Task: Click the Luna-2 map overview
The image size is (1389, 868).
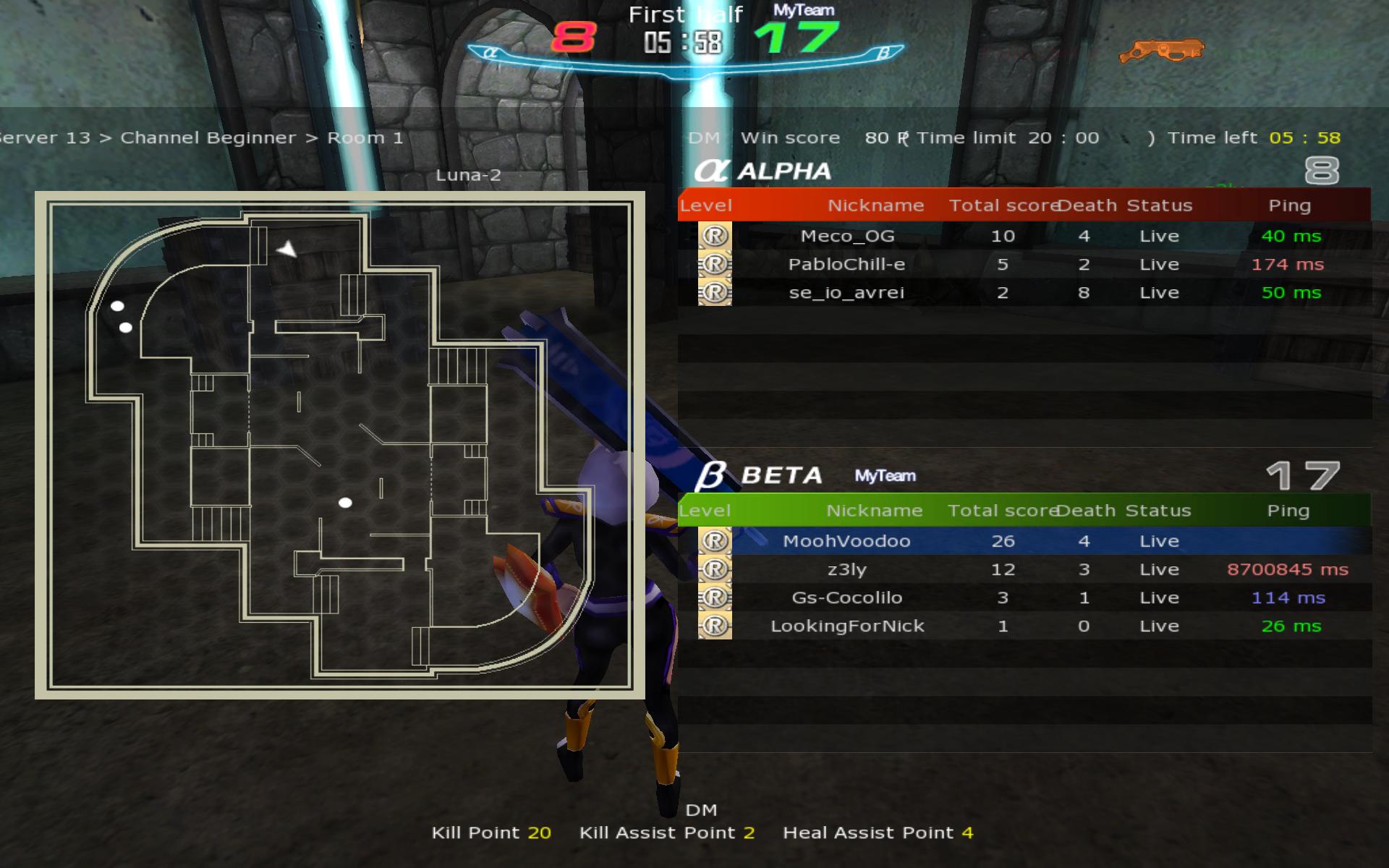Action: coord(339,445)
